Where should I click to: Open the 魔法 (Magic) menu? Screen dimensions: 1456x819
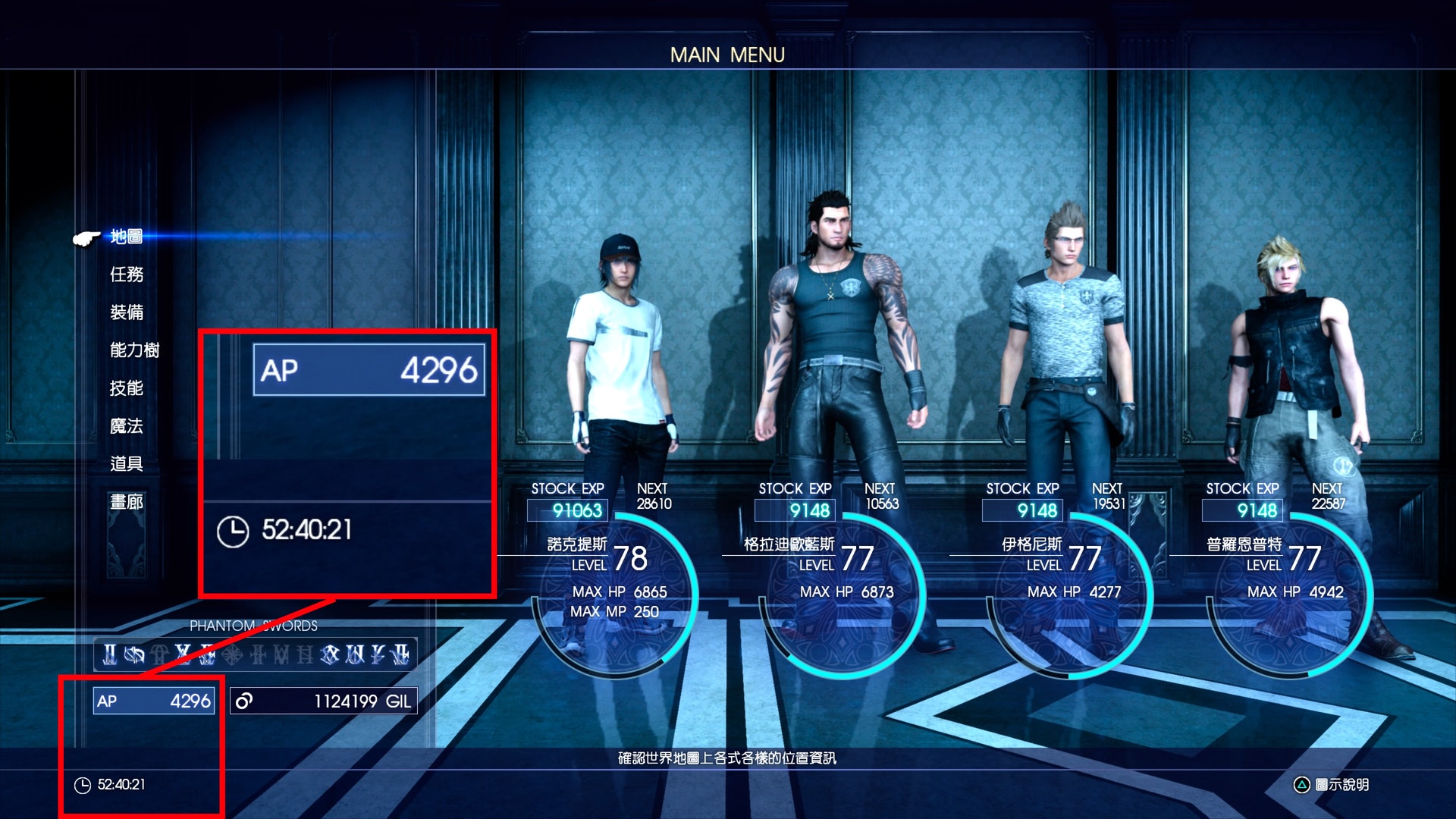coord(126,426)
